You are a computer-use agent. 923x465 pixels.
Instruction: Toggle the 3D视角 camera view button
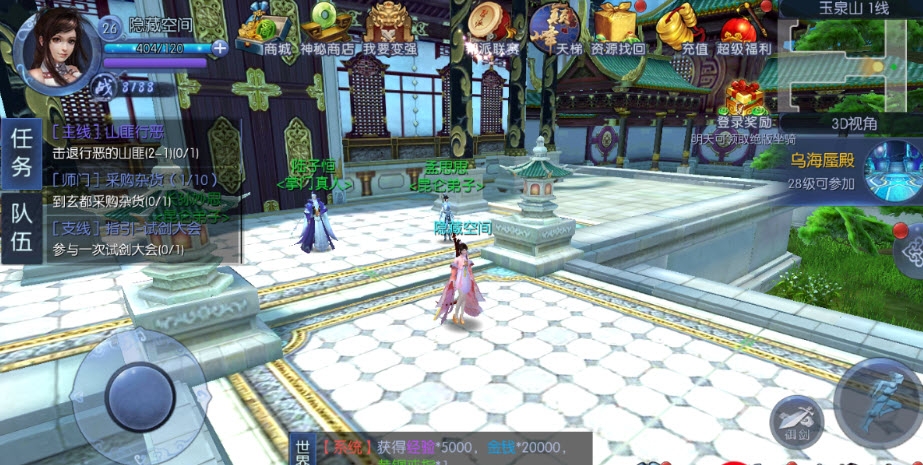853,123
